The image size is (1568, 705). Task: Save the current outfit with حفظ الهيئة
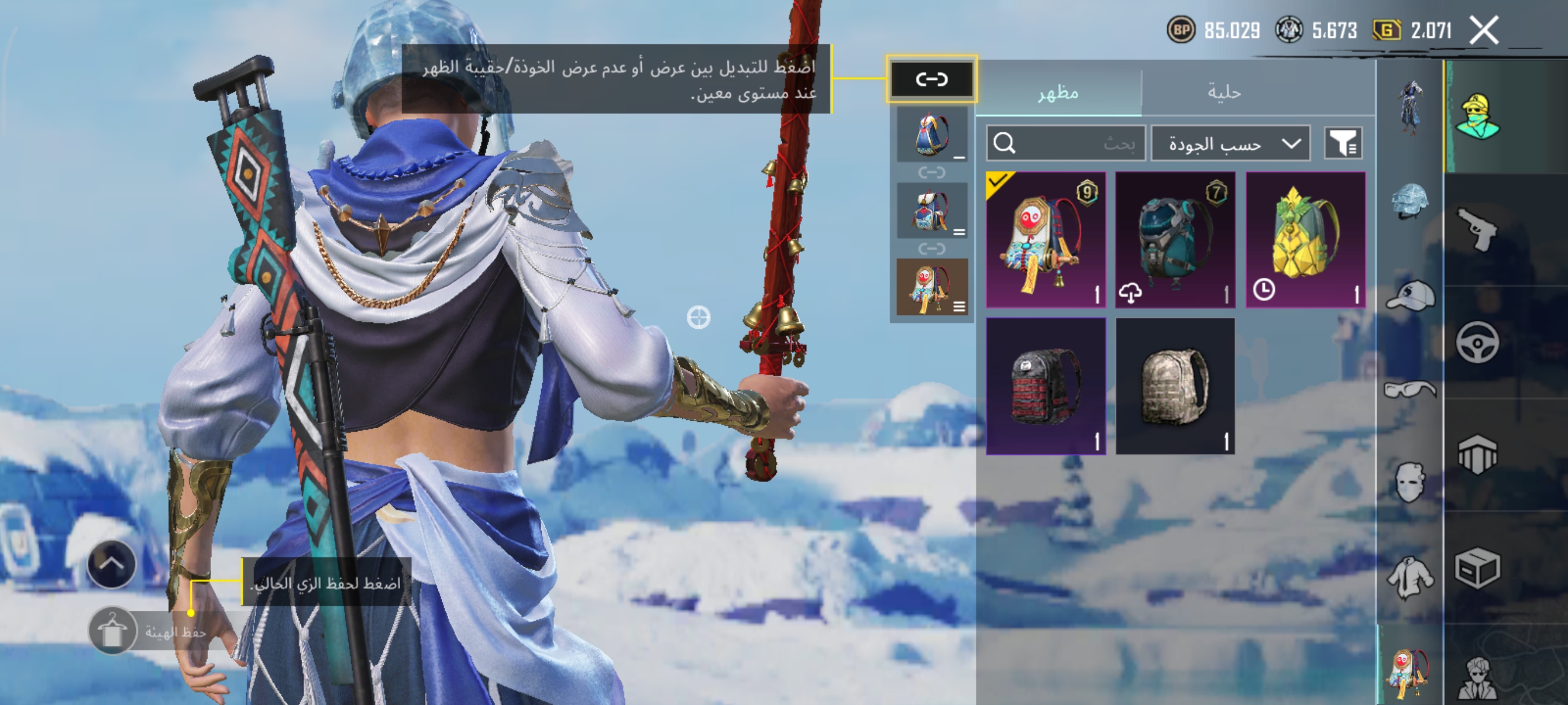point(113,632)
